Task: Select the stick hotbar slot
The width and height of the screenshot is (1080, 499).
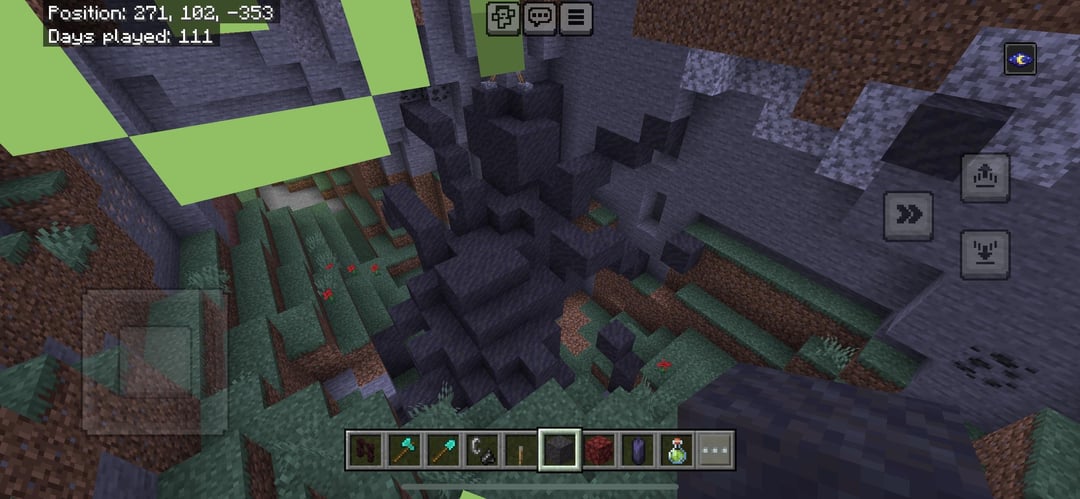Action: point(521,450)
